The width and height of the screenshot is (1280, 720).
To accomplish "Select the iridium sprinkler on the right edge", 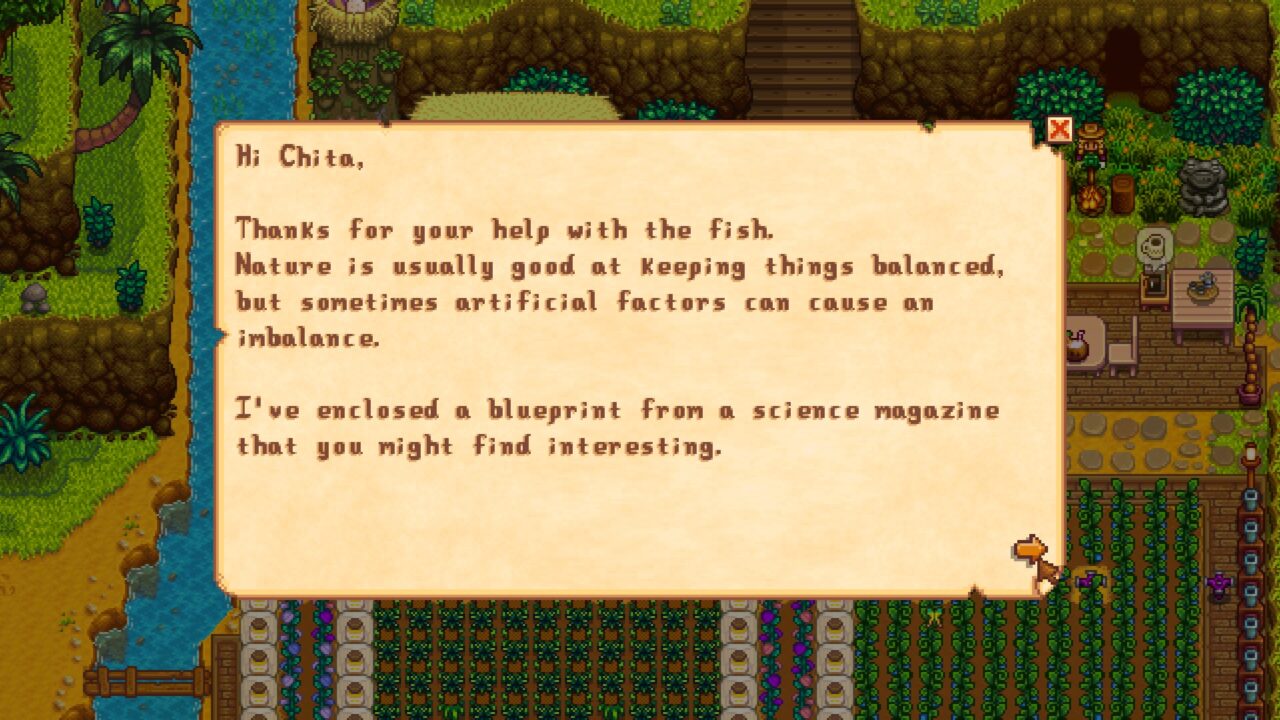I will click(1218, 581).
